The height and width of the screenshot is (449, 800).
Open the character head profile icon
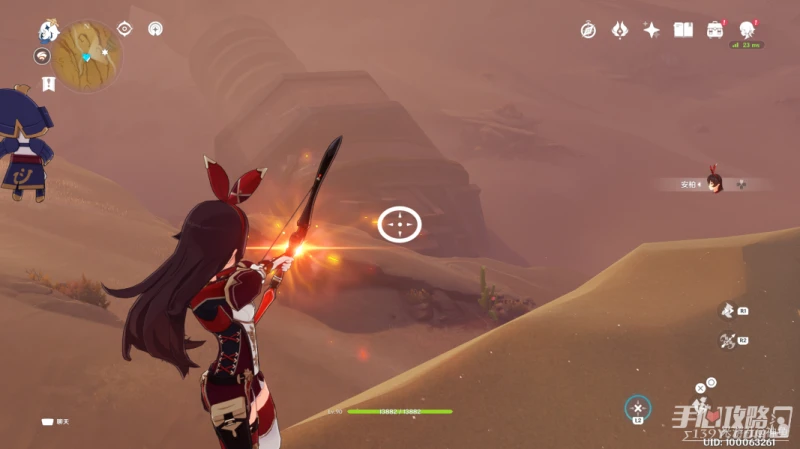[747, 29]
